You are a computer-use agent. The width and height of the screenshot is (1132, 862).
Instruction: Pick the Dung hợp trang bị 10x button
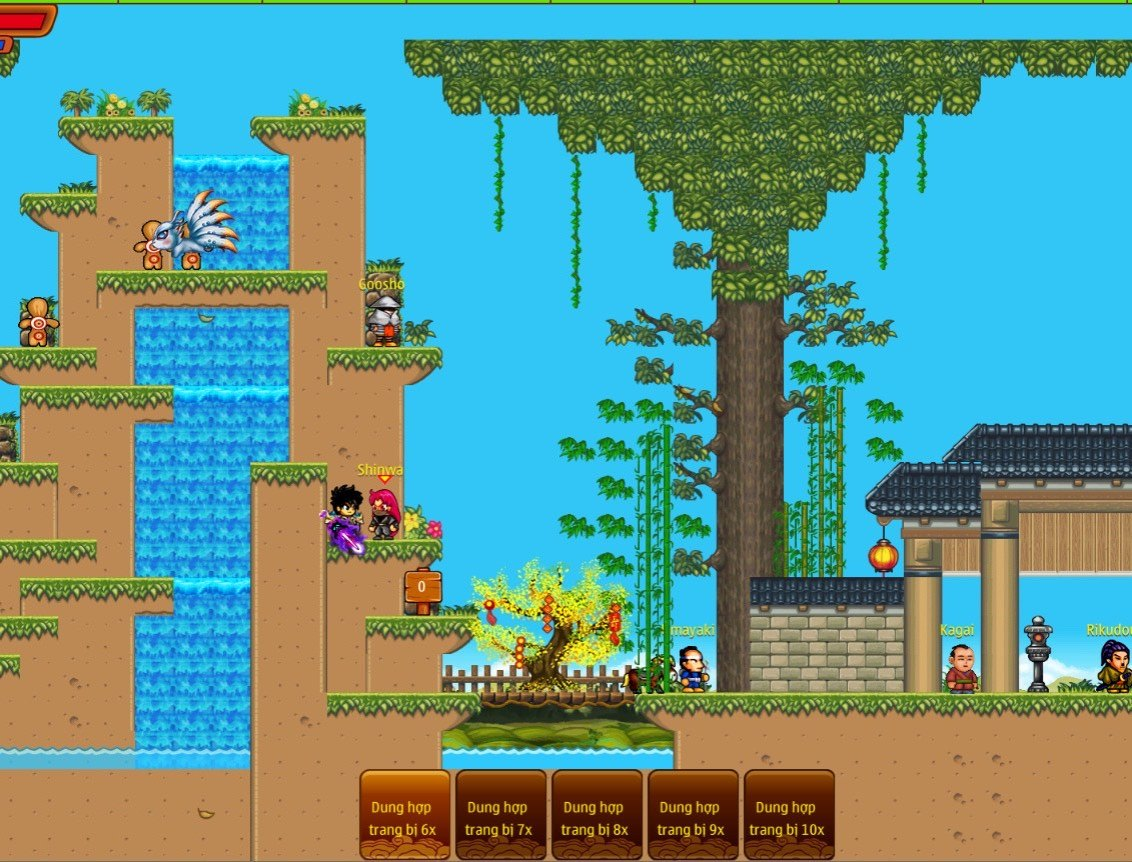tap(789, 815)
